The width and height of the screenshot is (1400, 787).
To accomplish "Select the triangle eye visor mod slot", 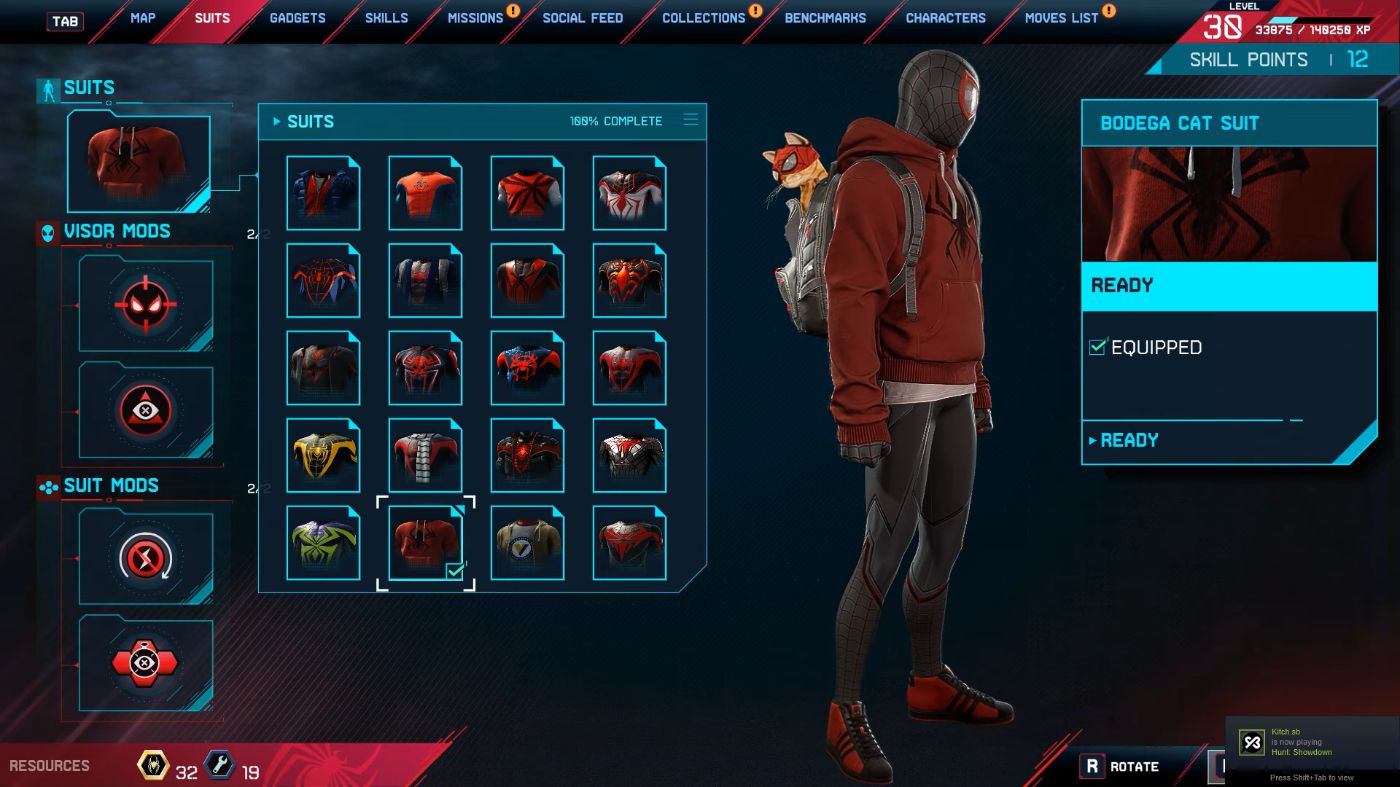I will [x=146, y=410].
